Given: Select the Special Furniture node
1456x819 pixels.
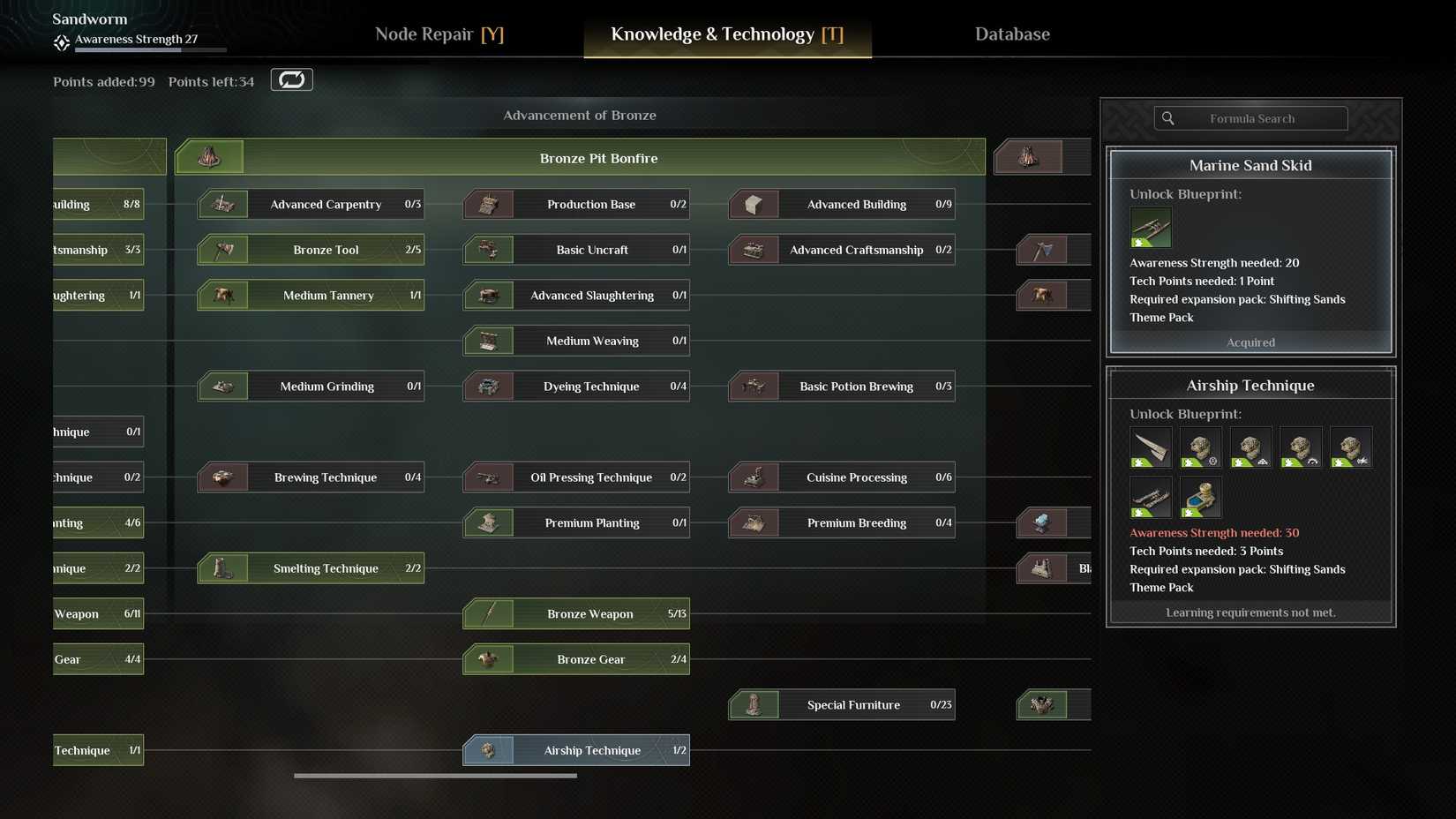Looking at the screenshot, I should pyautogui.click(x=840, y=704).
